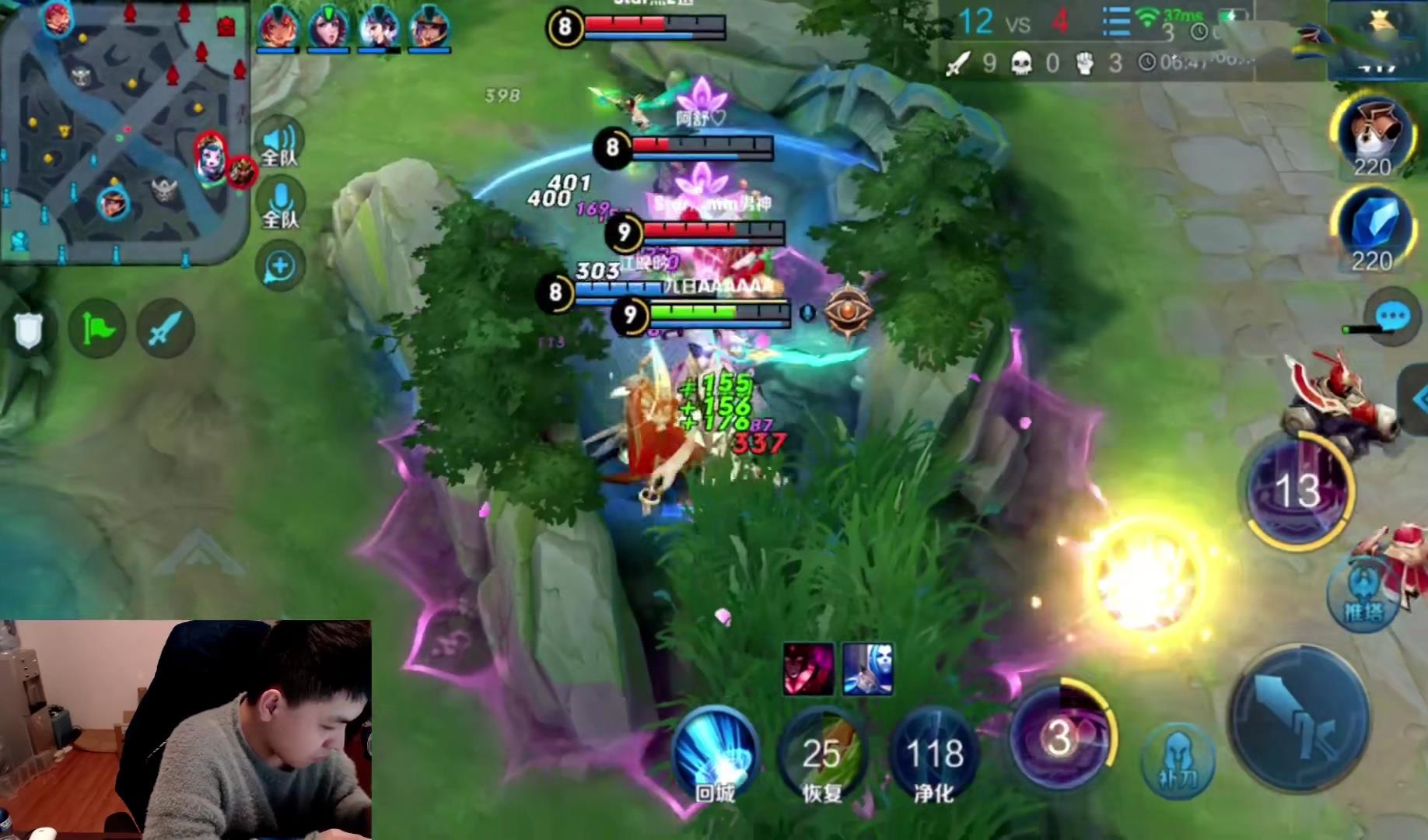Image resolution: width=1428 pixels, height=840 pixels.
Task: Send the green flag gather signal
Action: (98, 329)
